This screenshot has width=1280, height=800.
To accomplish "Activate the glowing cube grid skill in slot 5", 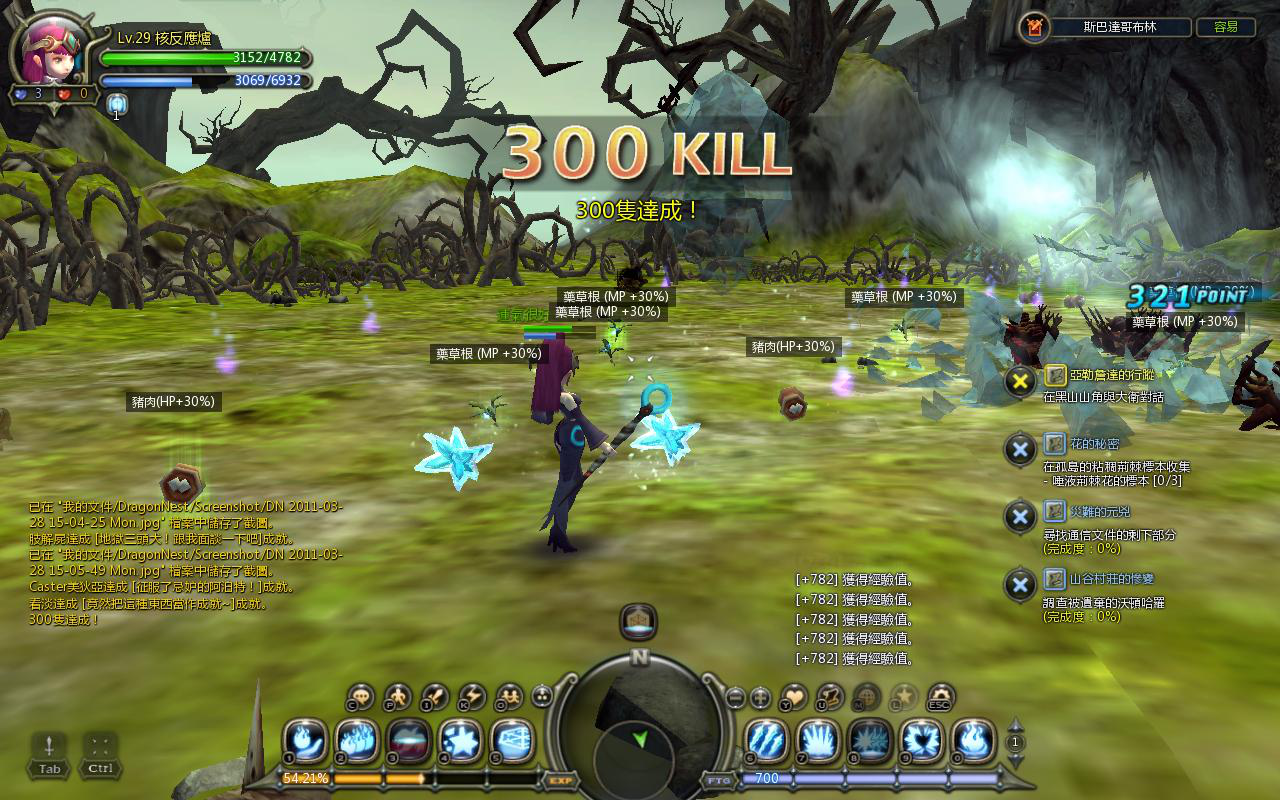I will click(512, 742).
